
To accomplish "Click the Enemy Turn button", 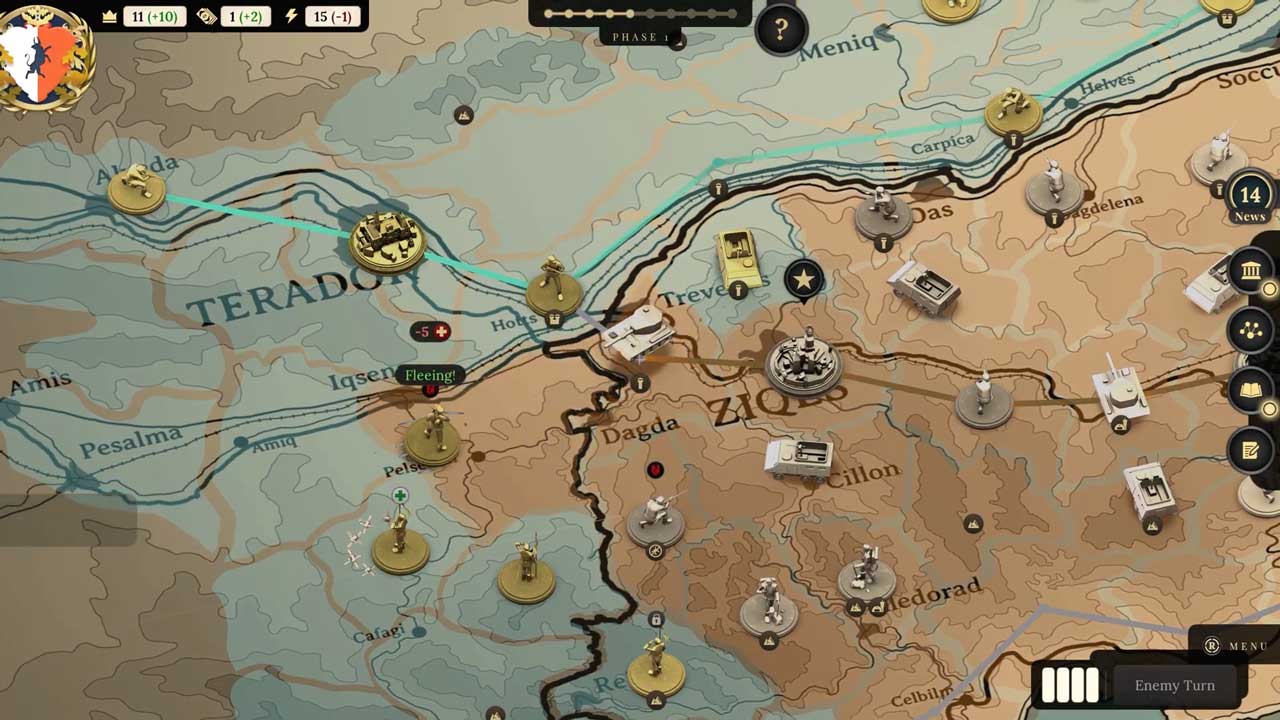I will point(1174,685).
